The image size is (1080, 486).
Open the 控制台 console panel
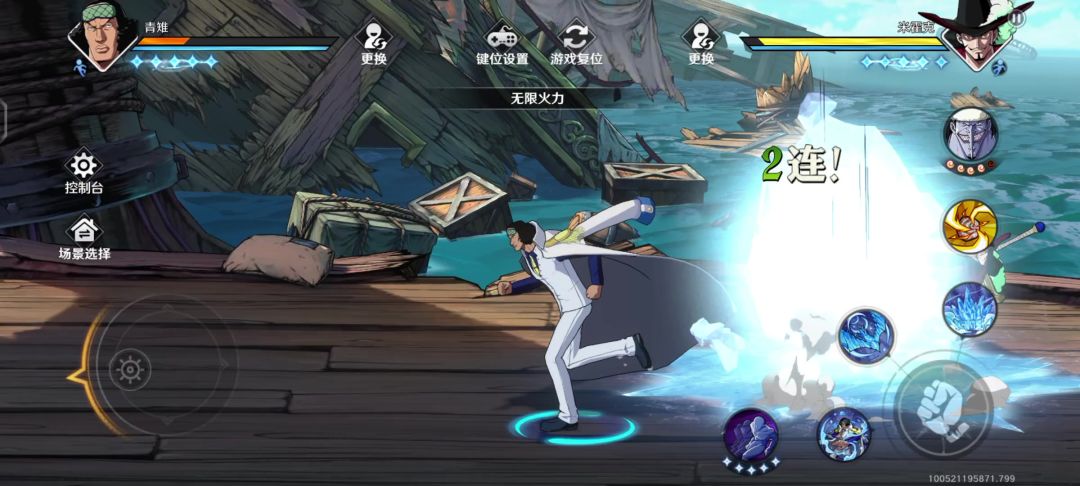pos(84,172)
